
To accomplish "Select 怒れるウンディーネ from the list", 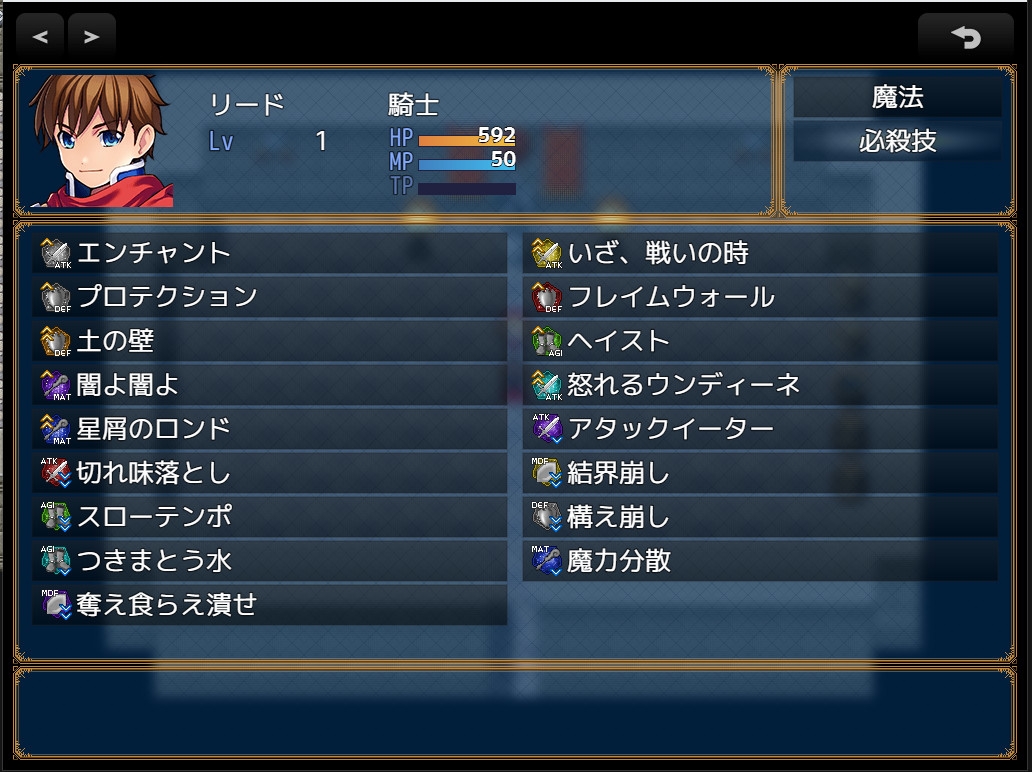I will (760, 385).
